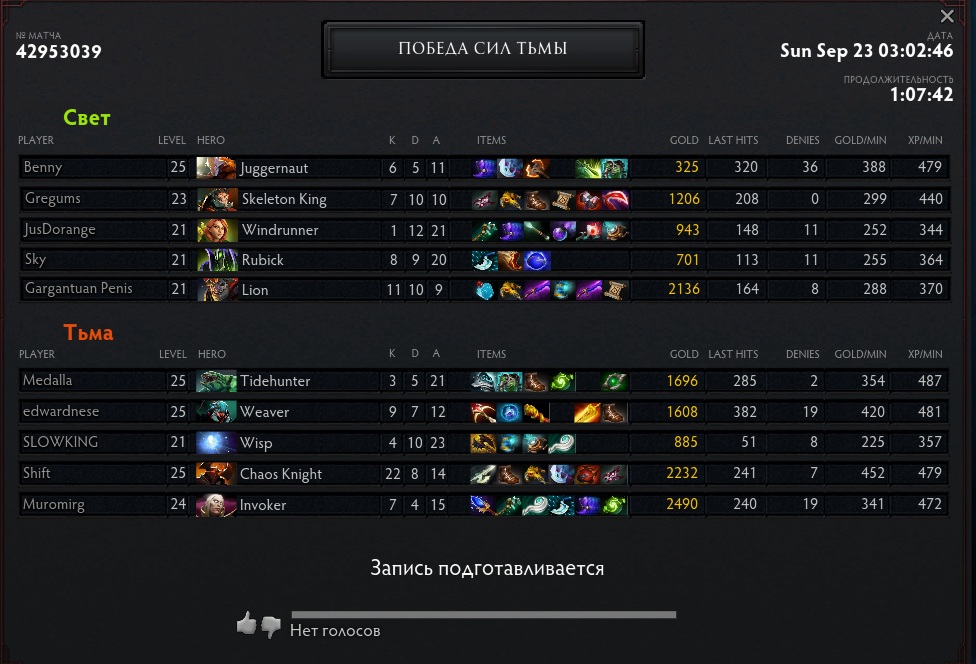Click JusDorange's player name
This screenshot has width=976, height=664.
point(59,229)
